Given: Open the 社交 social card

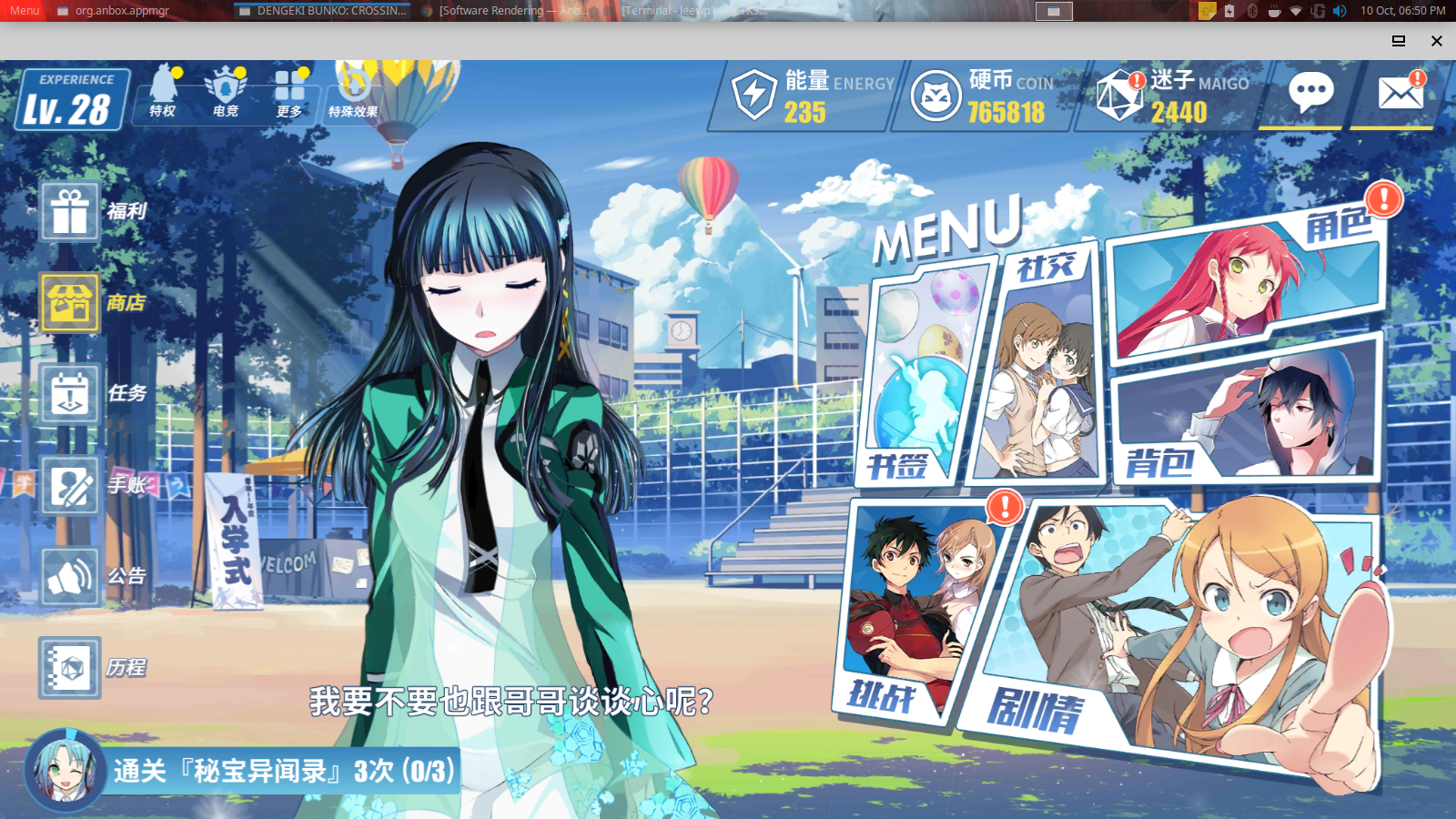Looking at the screenshot, I should pos(1040,364).
